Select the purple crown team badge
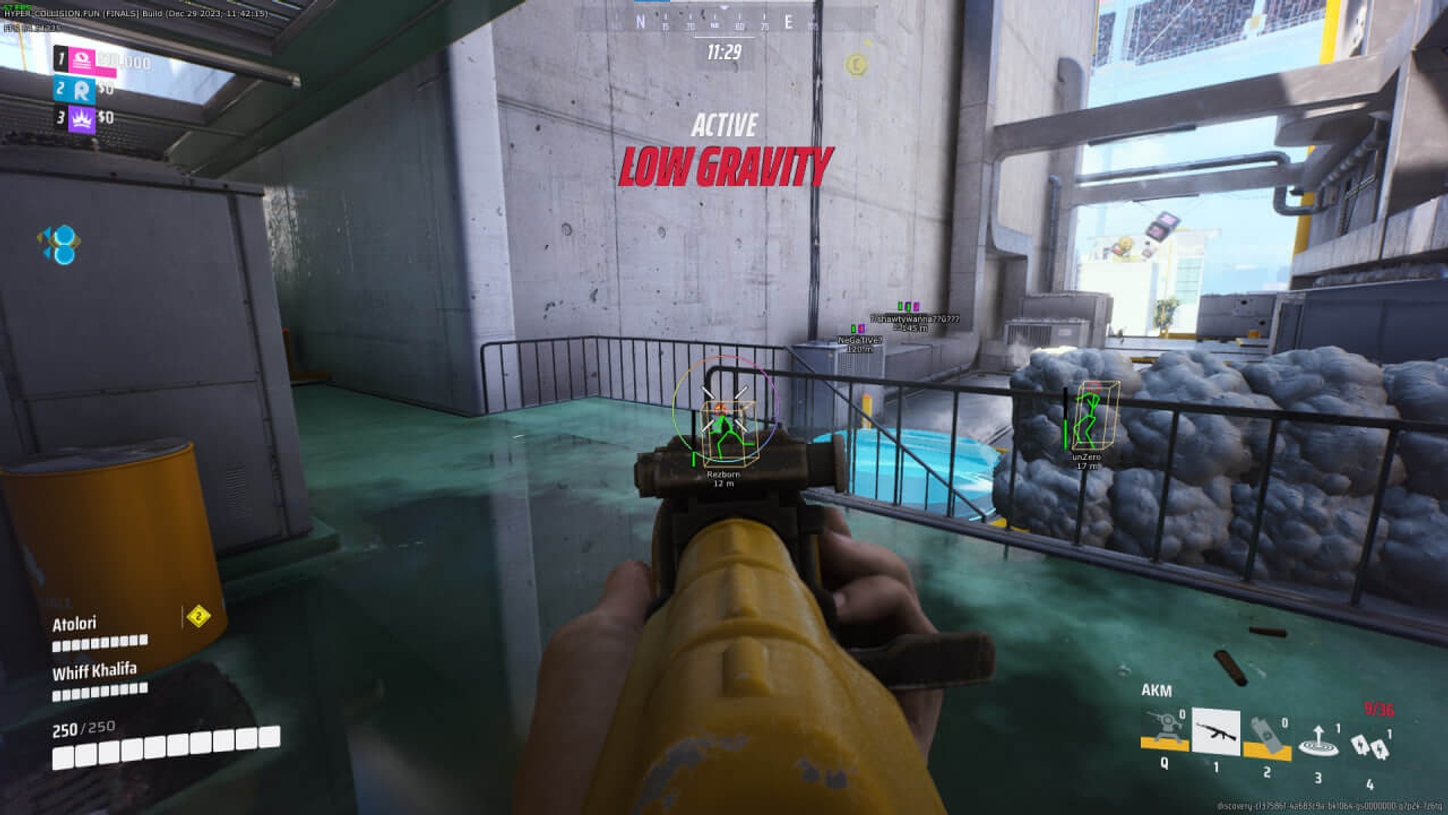Image resolution: width=1448 pixels, height=815 pixels. pyautogui.click(x=82, y=118)
